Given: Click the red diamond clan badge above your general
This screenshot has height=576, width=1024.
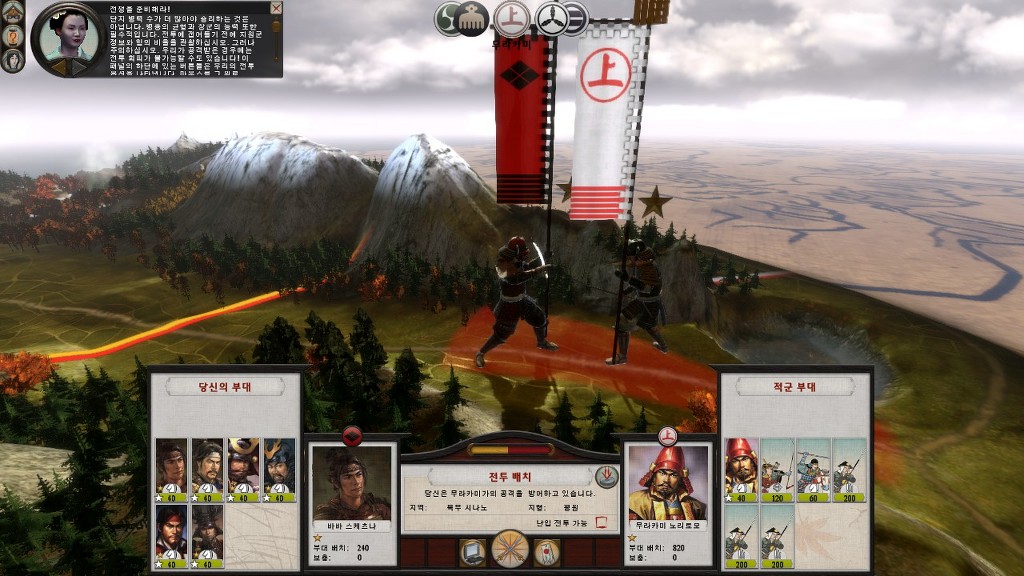Looking at the screenshot, I should pyautogui.click(x=352, y=435).
